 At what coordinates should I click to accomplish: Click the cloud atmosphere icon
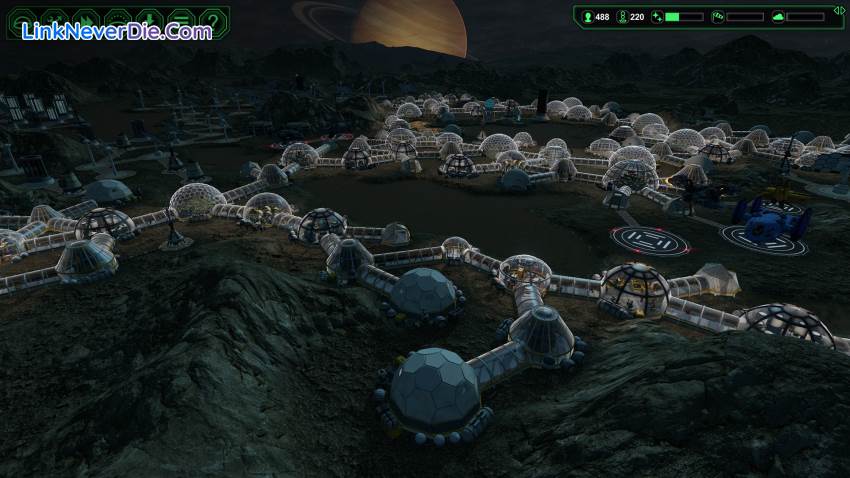coord(779,17)
